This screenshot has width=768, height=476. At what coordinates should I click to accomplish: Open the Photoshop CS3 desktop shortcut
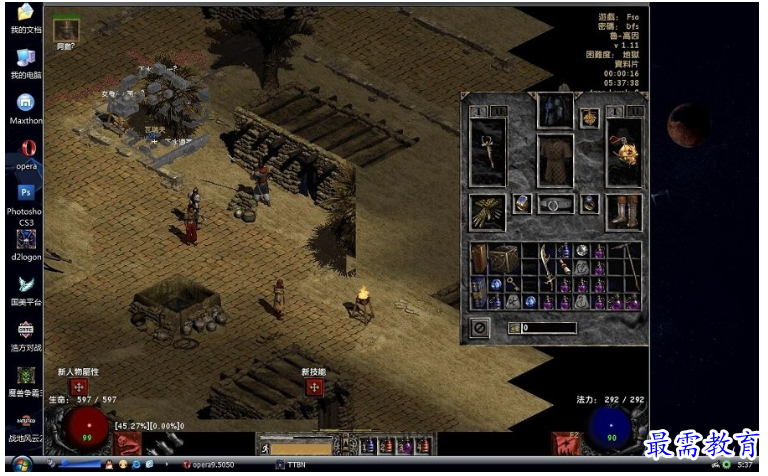(x=25, y=192)
